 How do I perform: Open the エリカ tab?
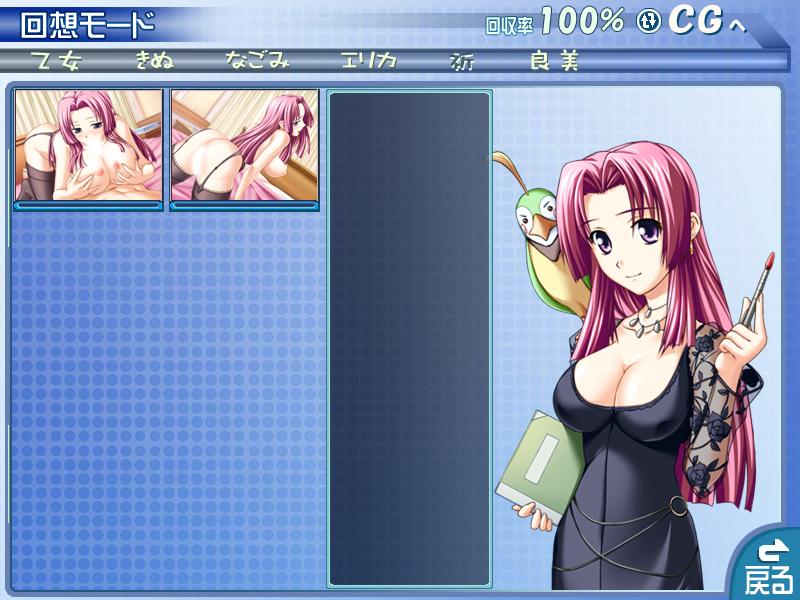368,61
